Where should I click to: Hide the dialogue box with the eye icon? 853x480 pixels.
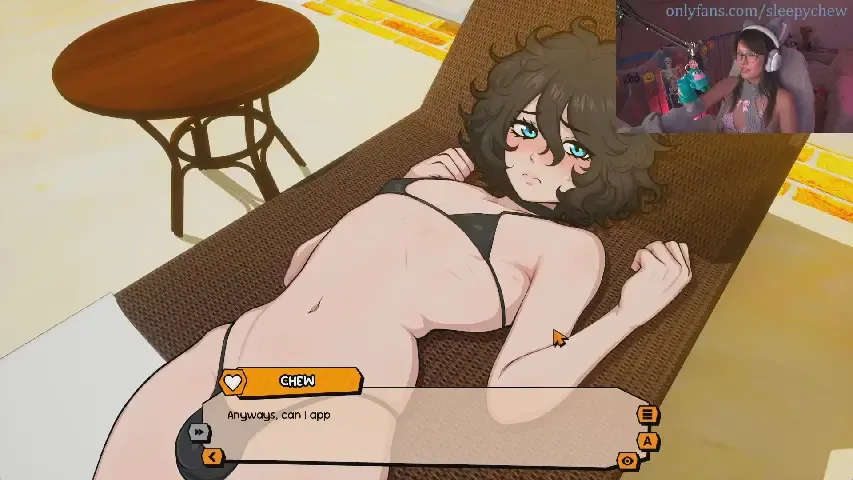[x=628, y=461]
